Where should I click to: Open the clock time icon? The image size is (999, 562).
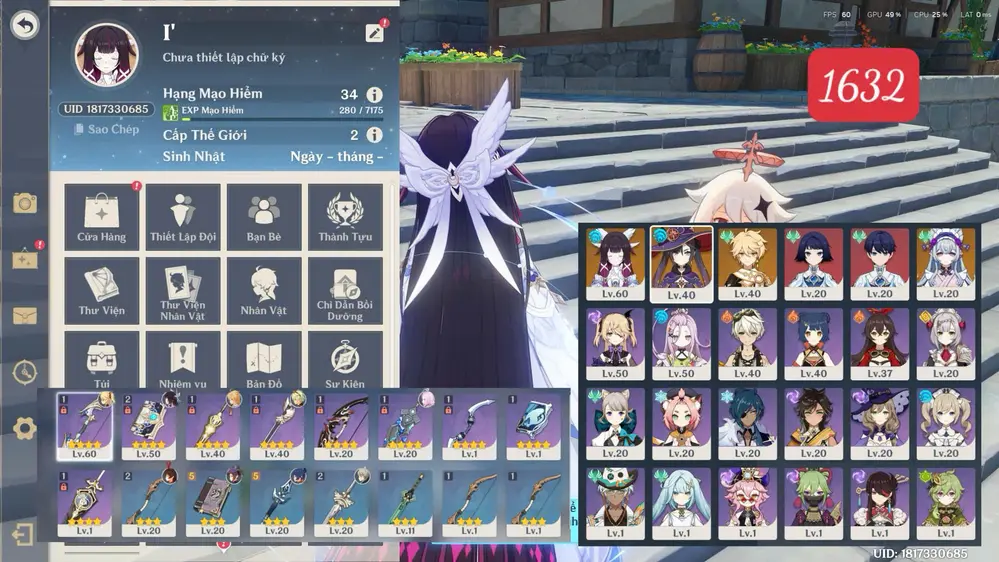click(25, 372)
